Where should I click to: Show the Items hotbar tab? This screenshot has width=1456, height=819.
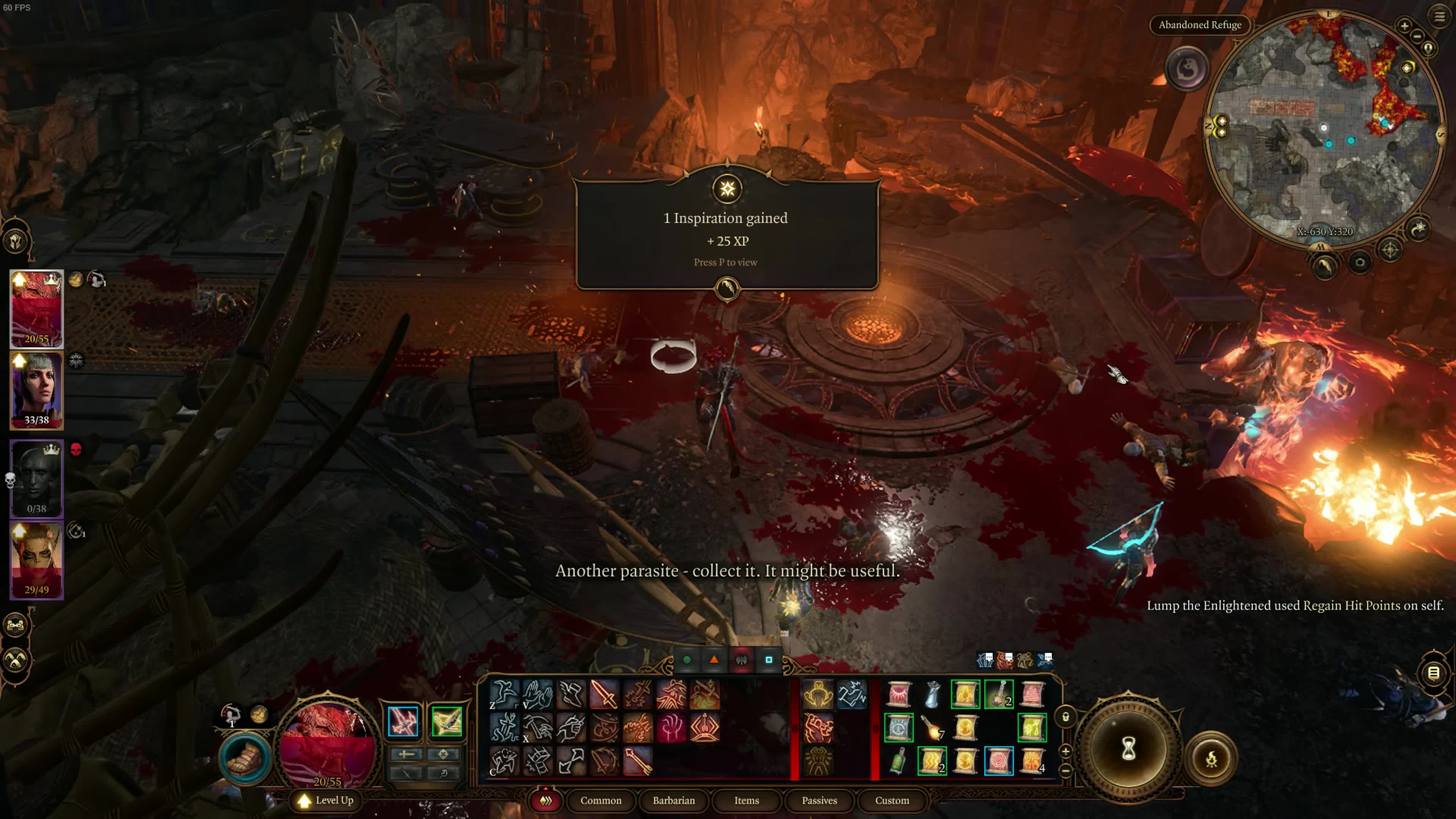[746, 800]
